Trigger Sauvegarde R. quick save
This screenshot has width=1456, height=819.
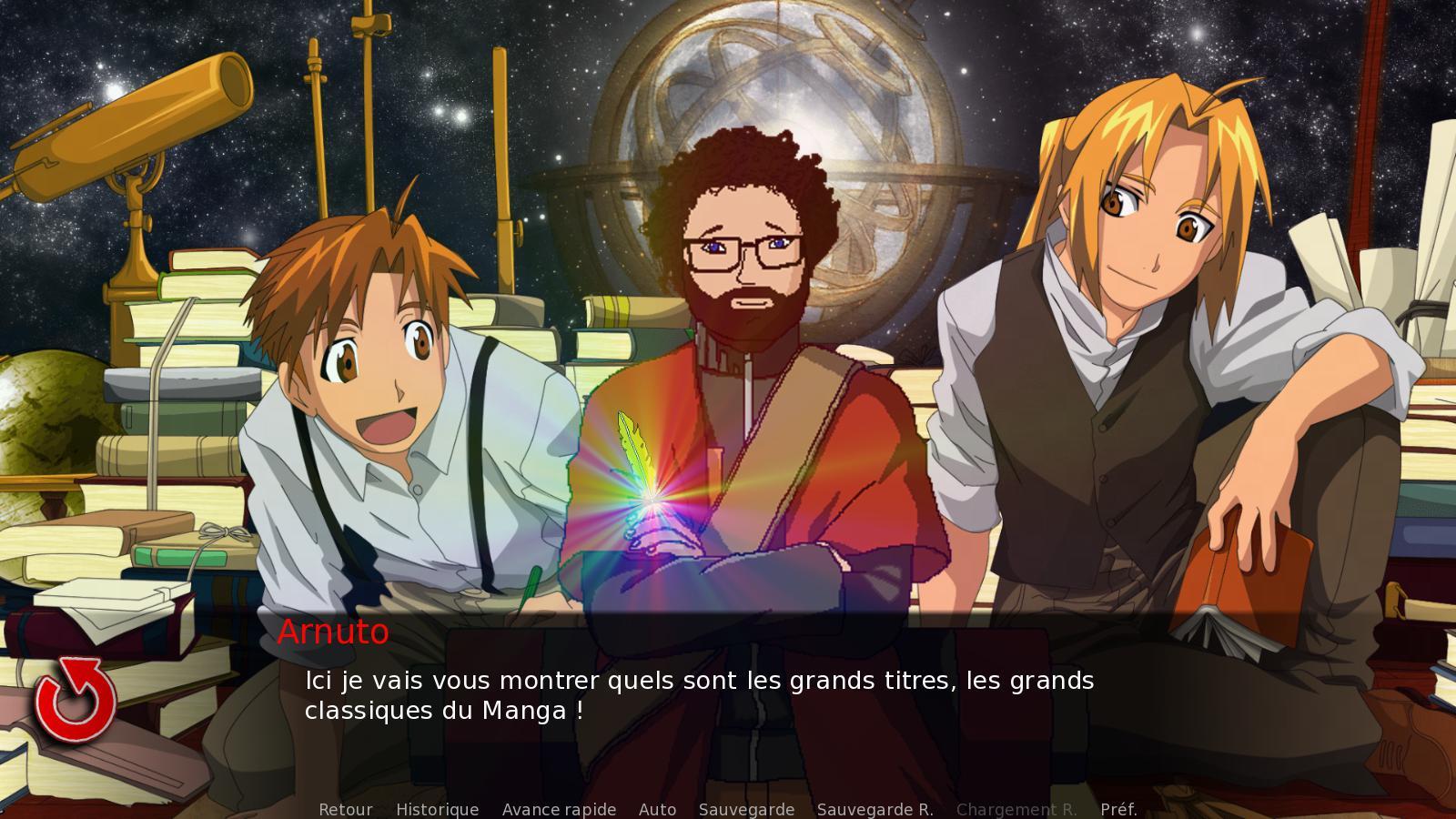pyautogui.click(x=875, y=808)
